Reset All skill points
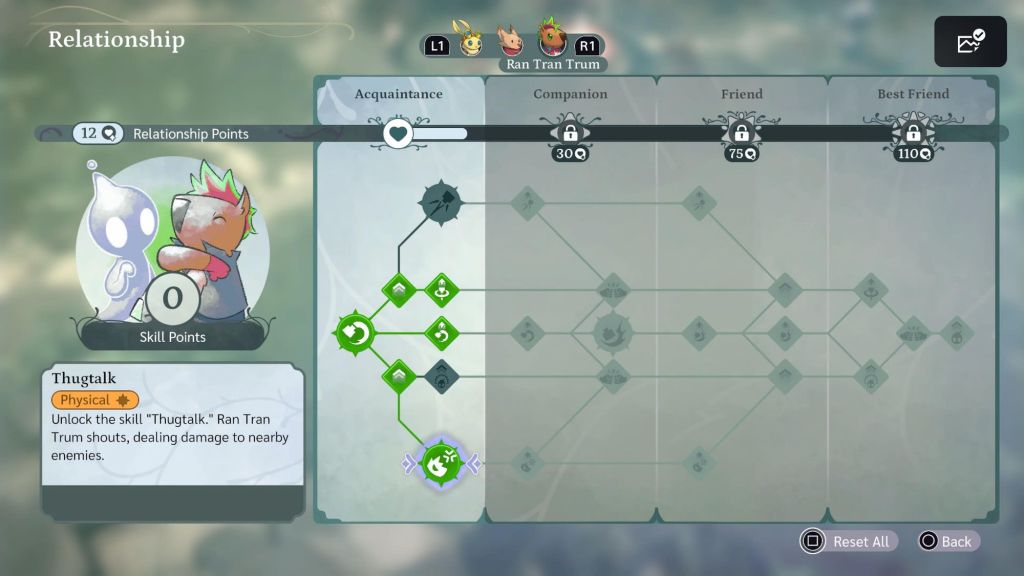Screen dimensions: 1024x576 click(x=848, y=541)
